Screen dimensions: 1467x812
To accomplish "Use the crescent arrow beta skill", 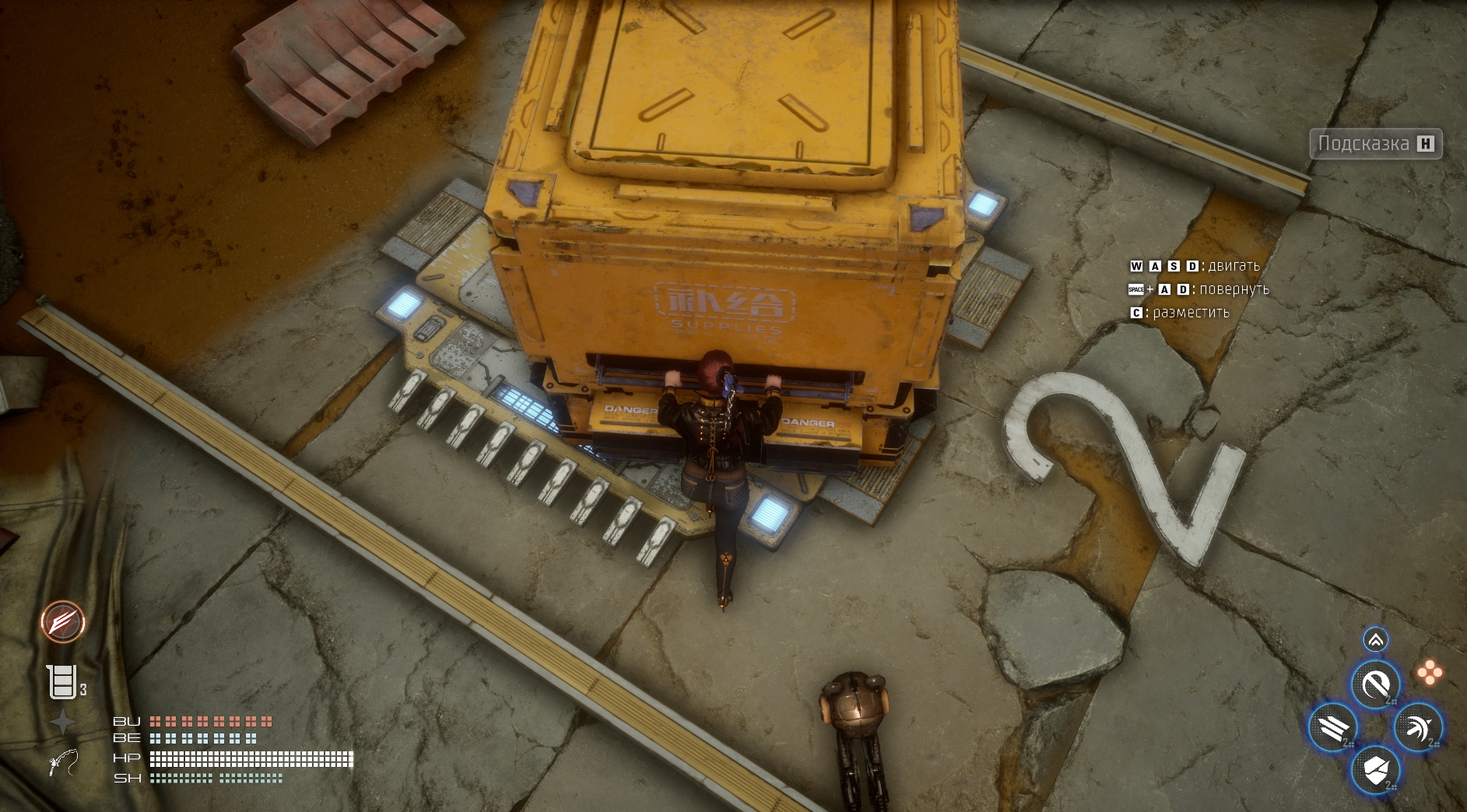I will [1418, 728].
